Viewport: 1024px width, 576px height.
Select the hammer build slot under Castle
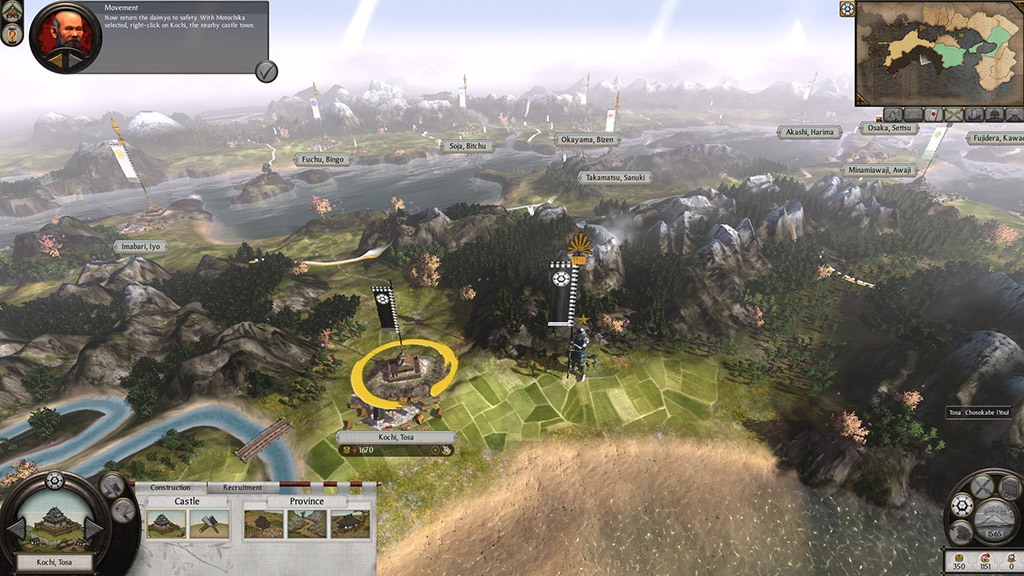tap(209, 523)
